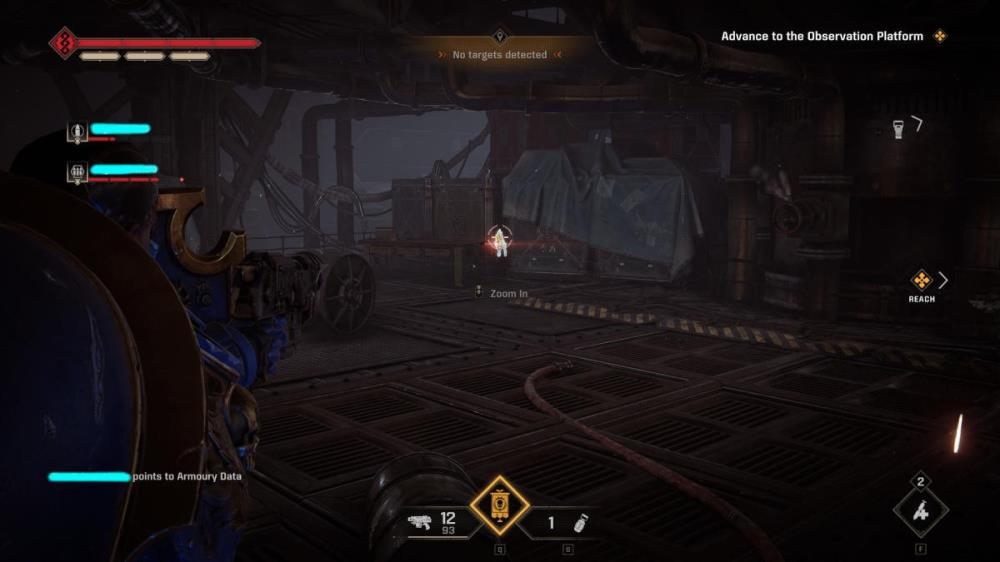Click the white offscreen marker icon
1000x562 pixels.
[x=899, y=128]
